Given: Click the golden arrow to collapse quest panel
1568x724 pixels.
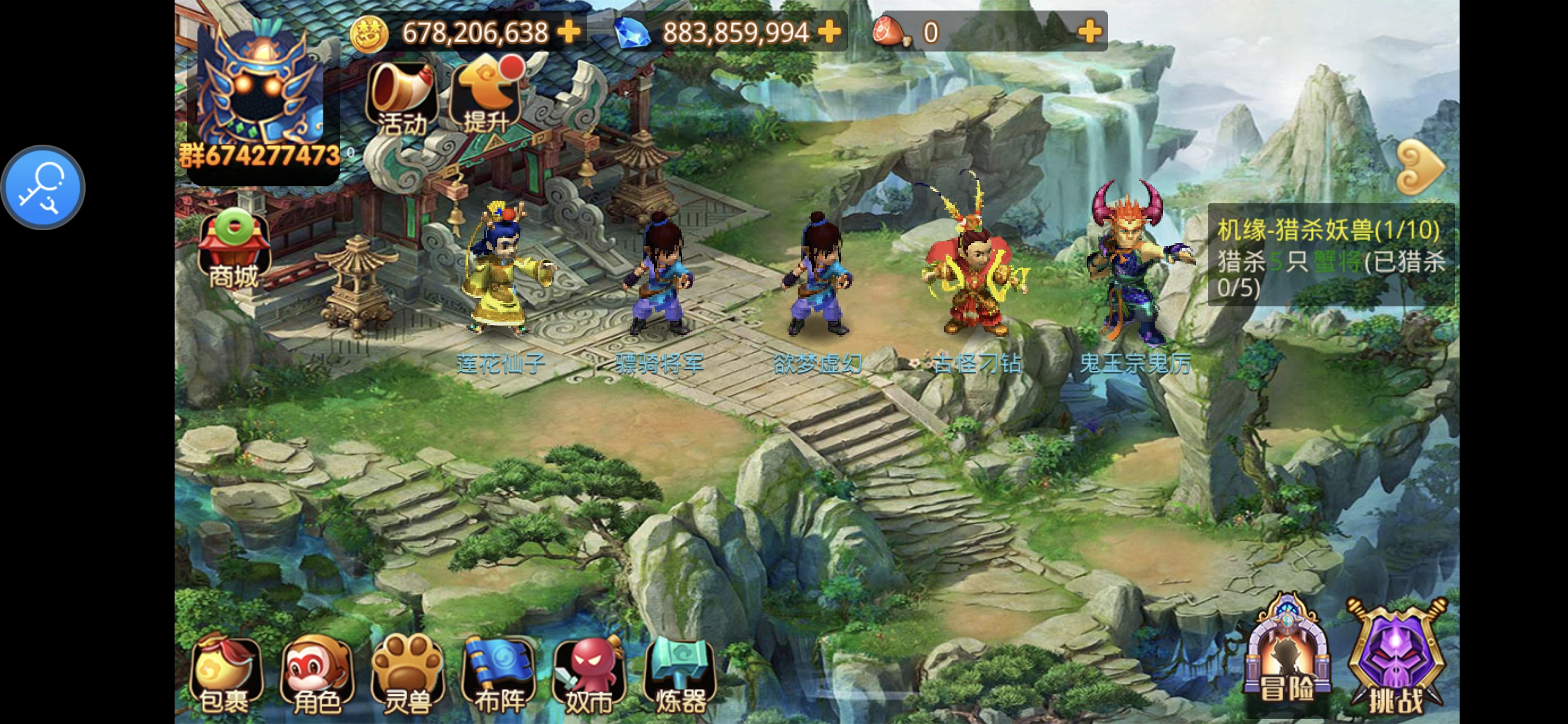Looking at the screenshot, I should tap(1421, 168).
